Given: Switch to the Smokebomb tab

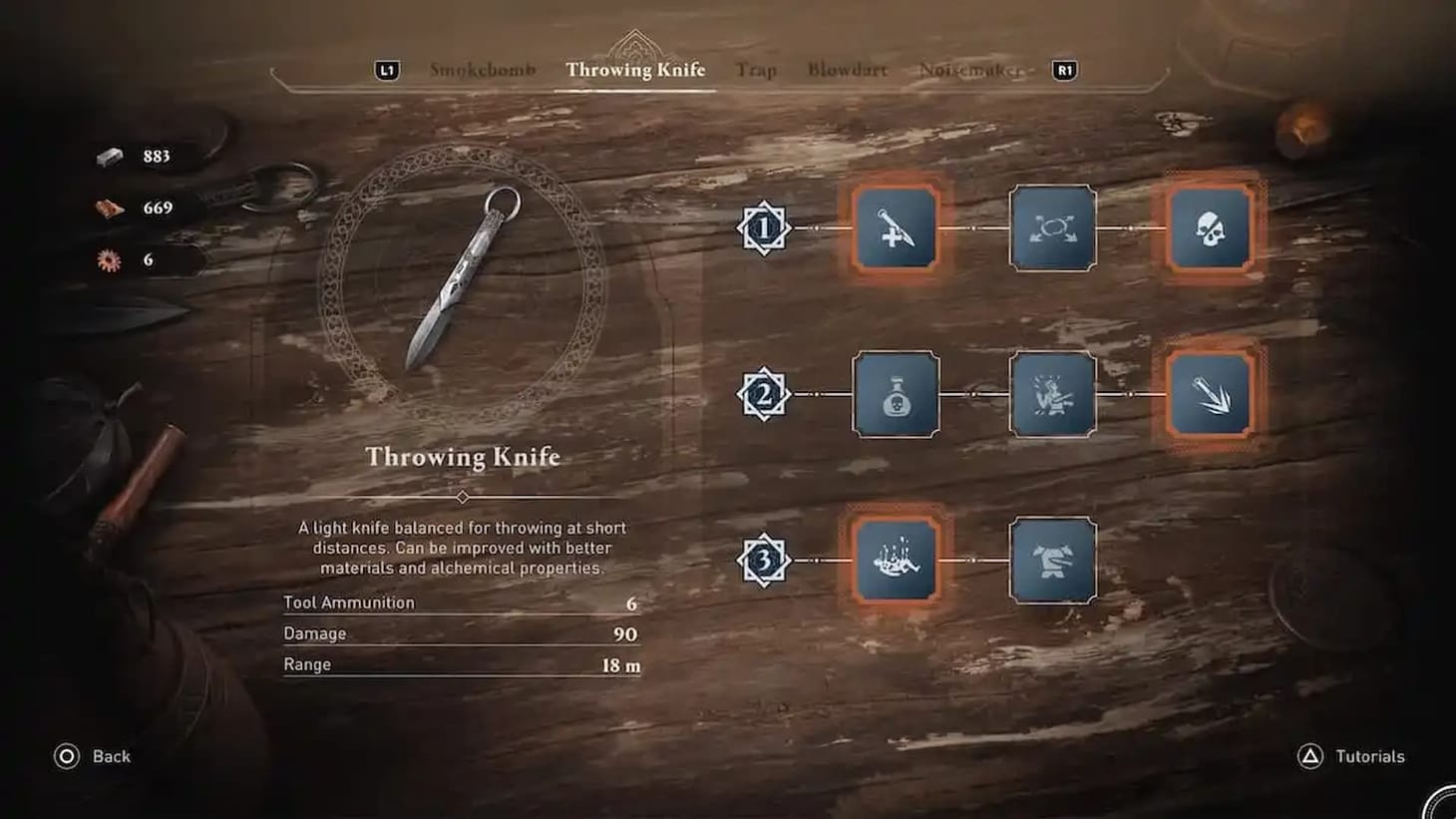Looking at the screenshot, I should click(x=483, y=70).
